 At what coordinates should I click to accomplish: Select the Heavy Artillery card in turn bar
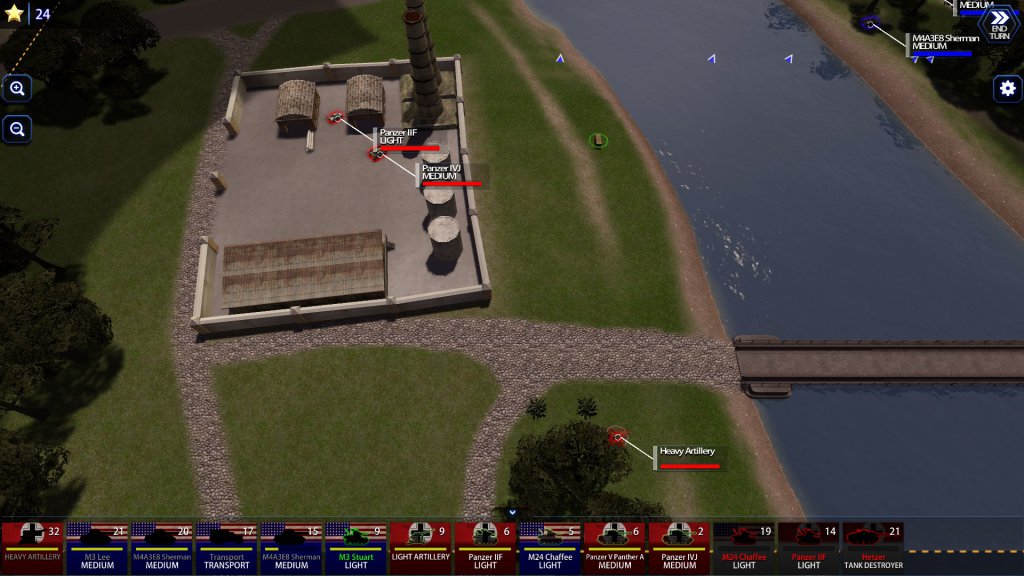(x=32, y=547)
